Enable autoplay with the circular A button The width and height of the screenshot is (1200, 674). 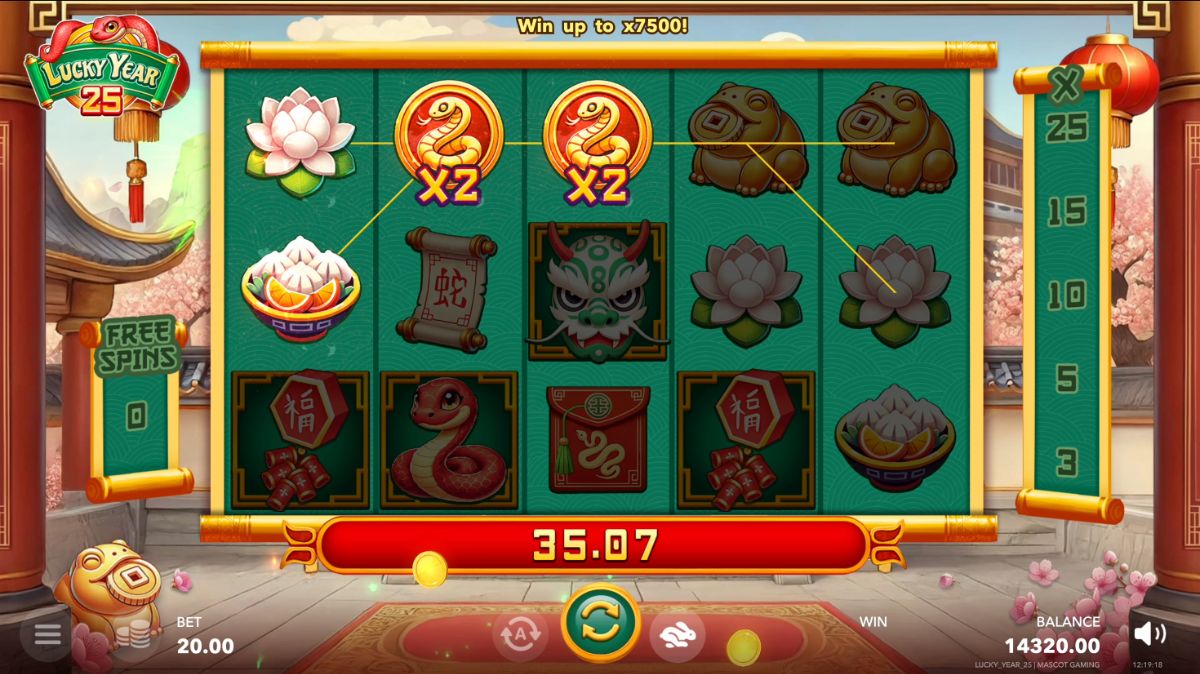coord(520,636)
